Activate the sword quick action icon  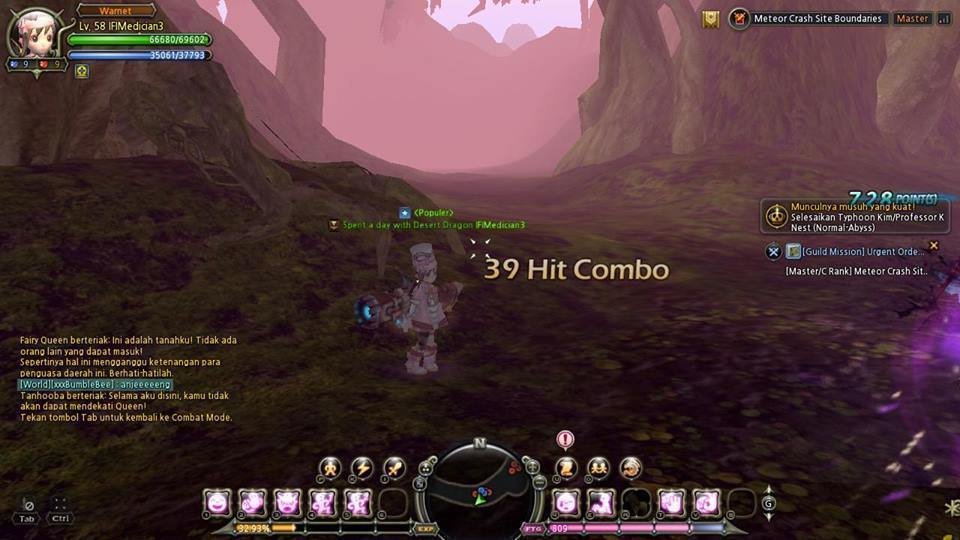[x=394, y=467]
